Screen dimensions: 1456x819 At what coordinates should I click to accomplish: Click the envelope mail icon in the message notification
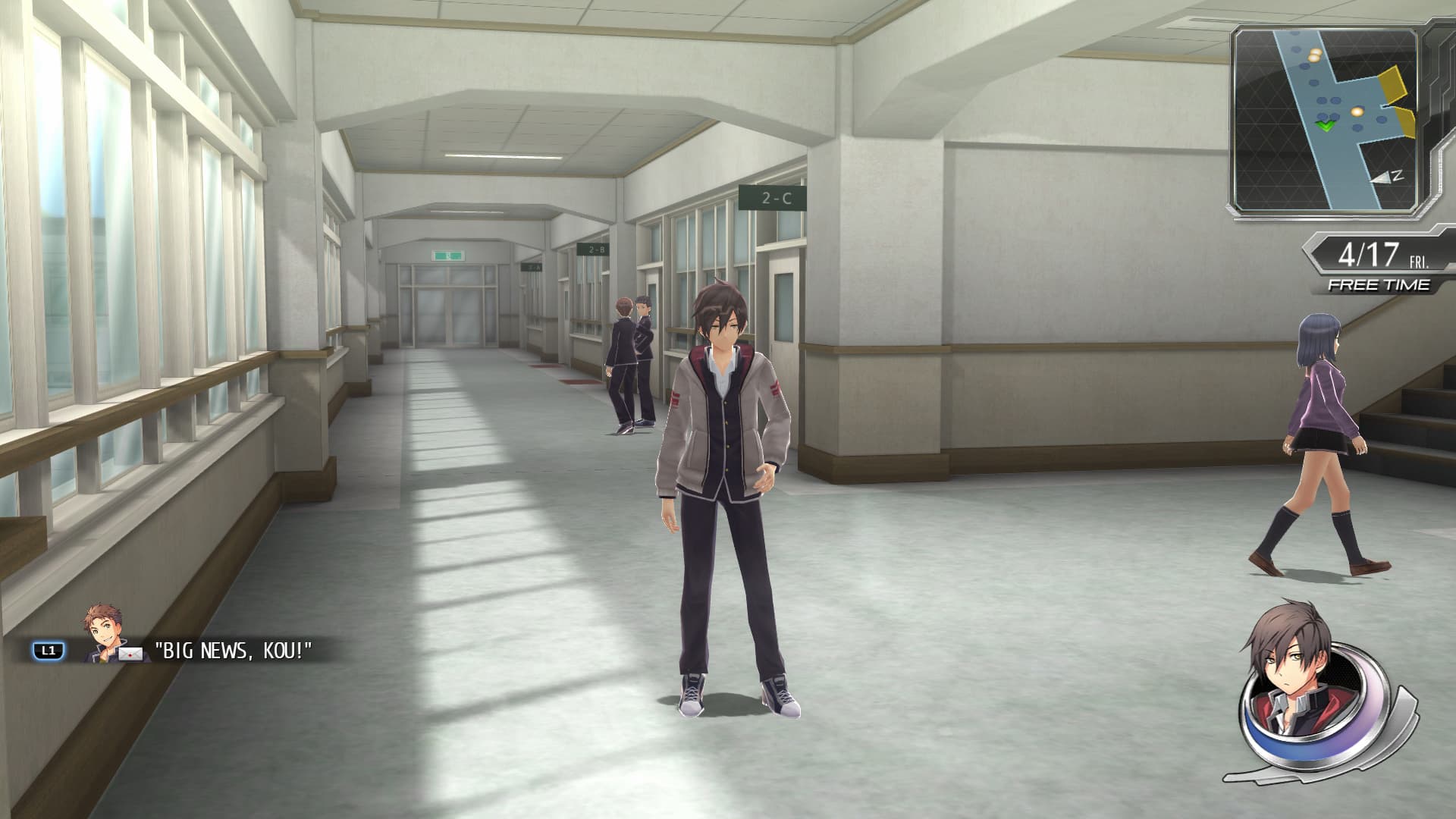coord(130,654)
